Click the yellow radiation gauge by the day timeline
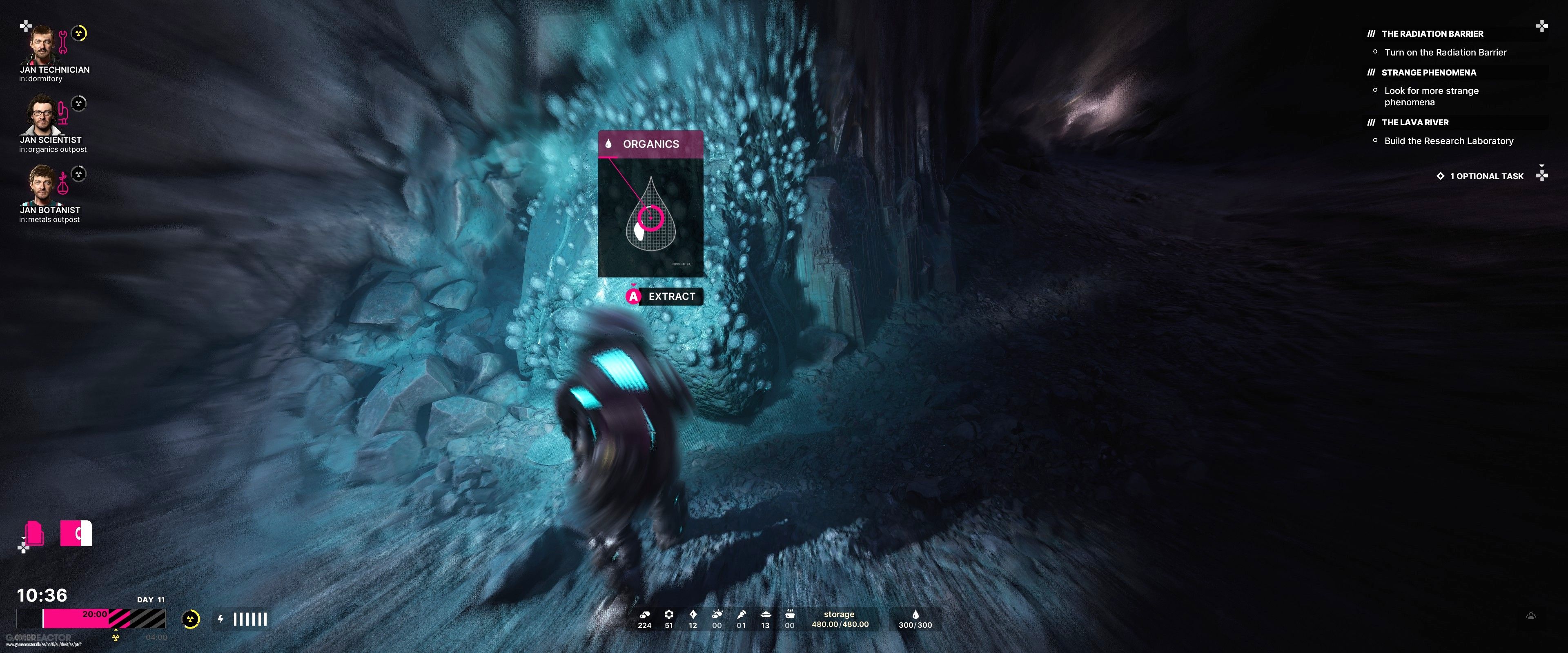This screenshot has width=1568, height=653. [x=191, y=620]
